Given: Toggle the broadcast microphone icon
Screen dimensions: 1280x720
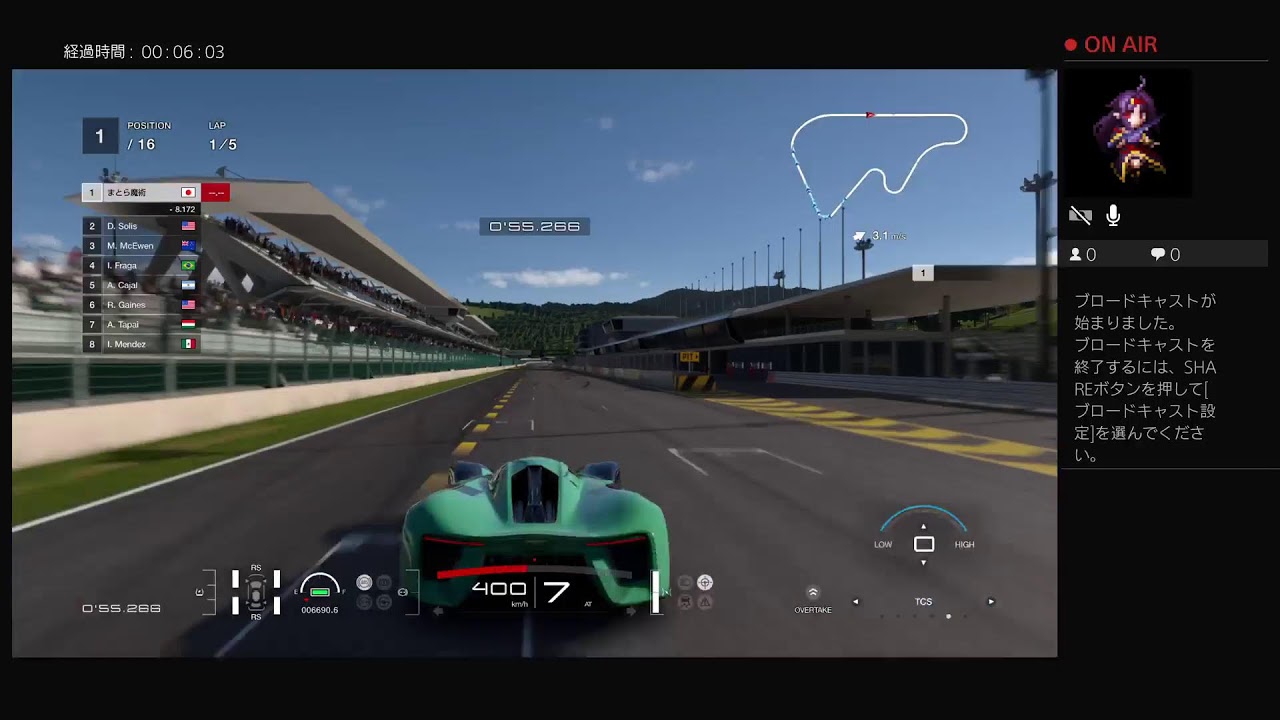Looking at the screenshot, I should click(1113, 215).
